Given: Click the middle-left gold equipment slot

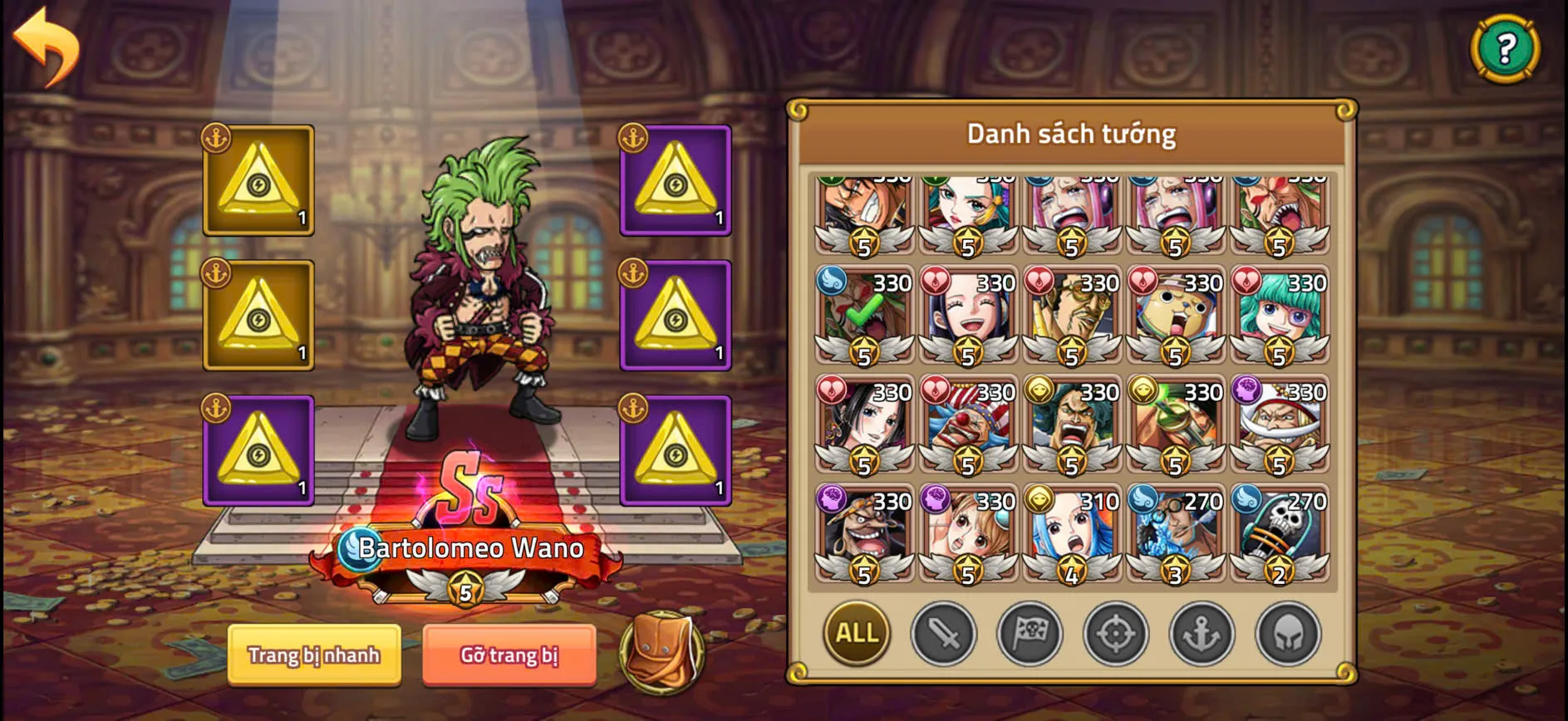Looking at the screenshot, I should [258, 316].
